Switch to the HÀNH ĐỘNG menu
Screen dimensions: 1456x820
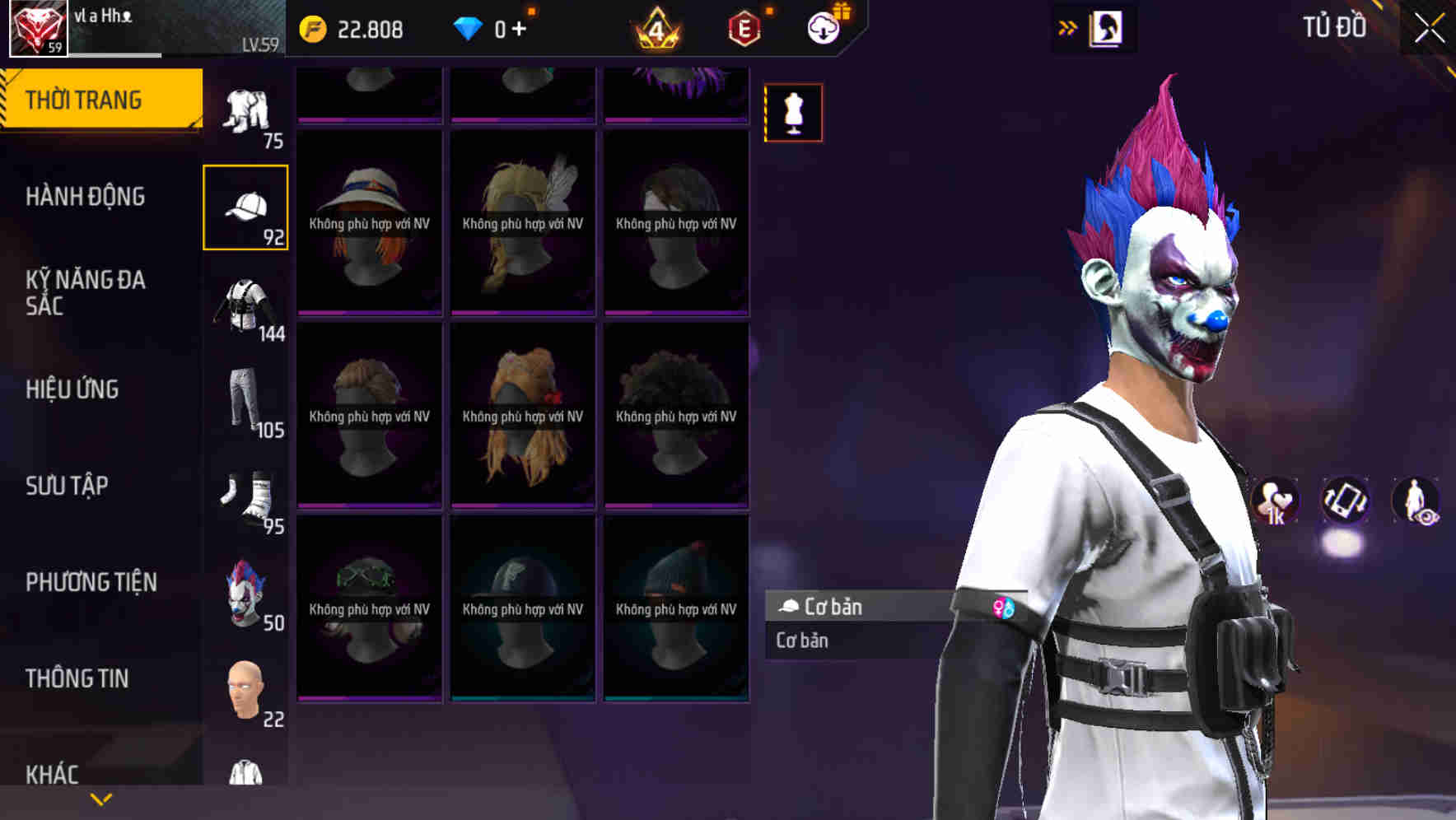86,197
